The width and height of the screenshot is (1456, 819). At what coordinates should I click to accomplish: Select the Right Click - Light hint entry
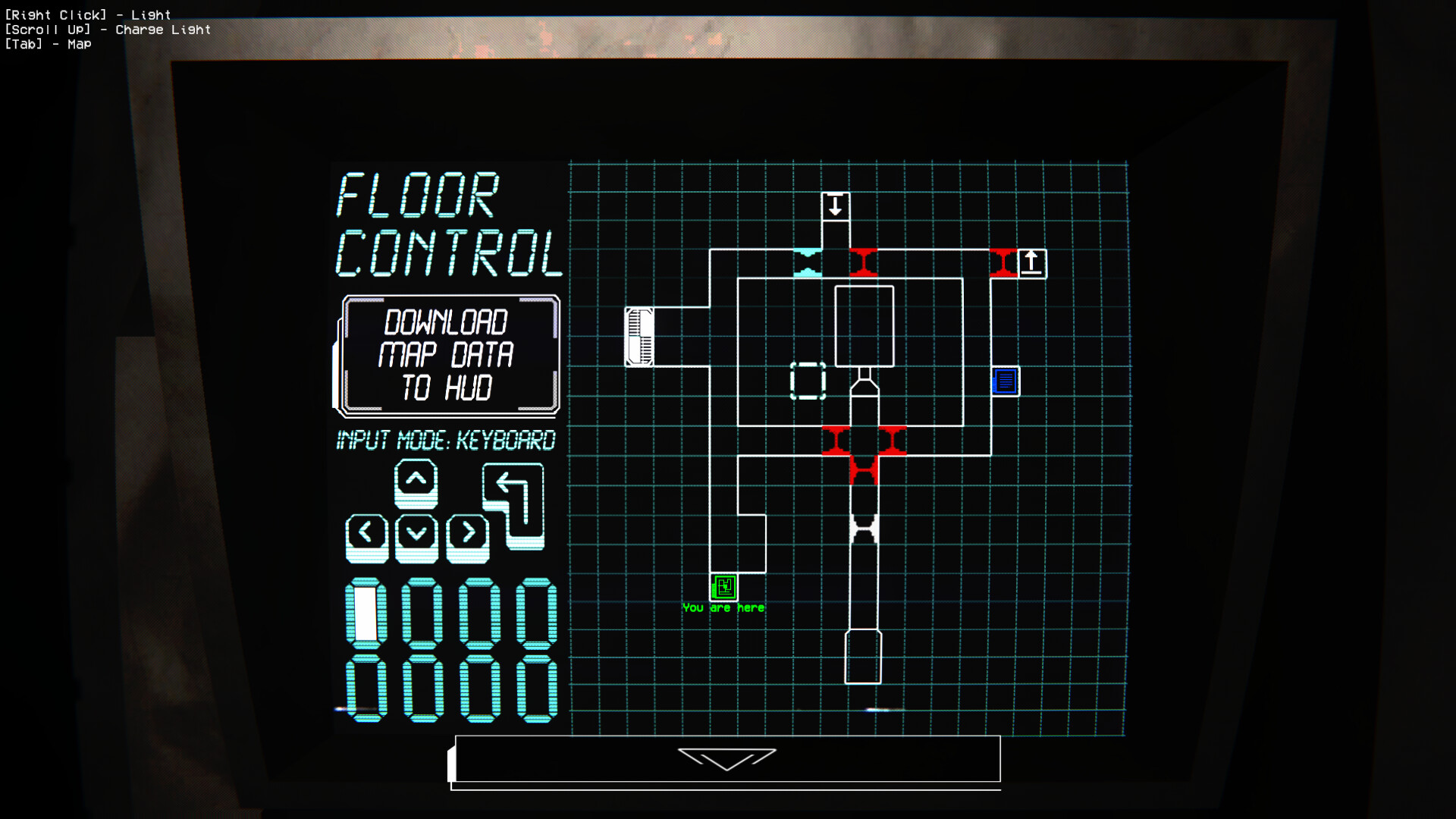click(88, 14)
